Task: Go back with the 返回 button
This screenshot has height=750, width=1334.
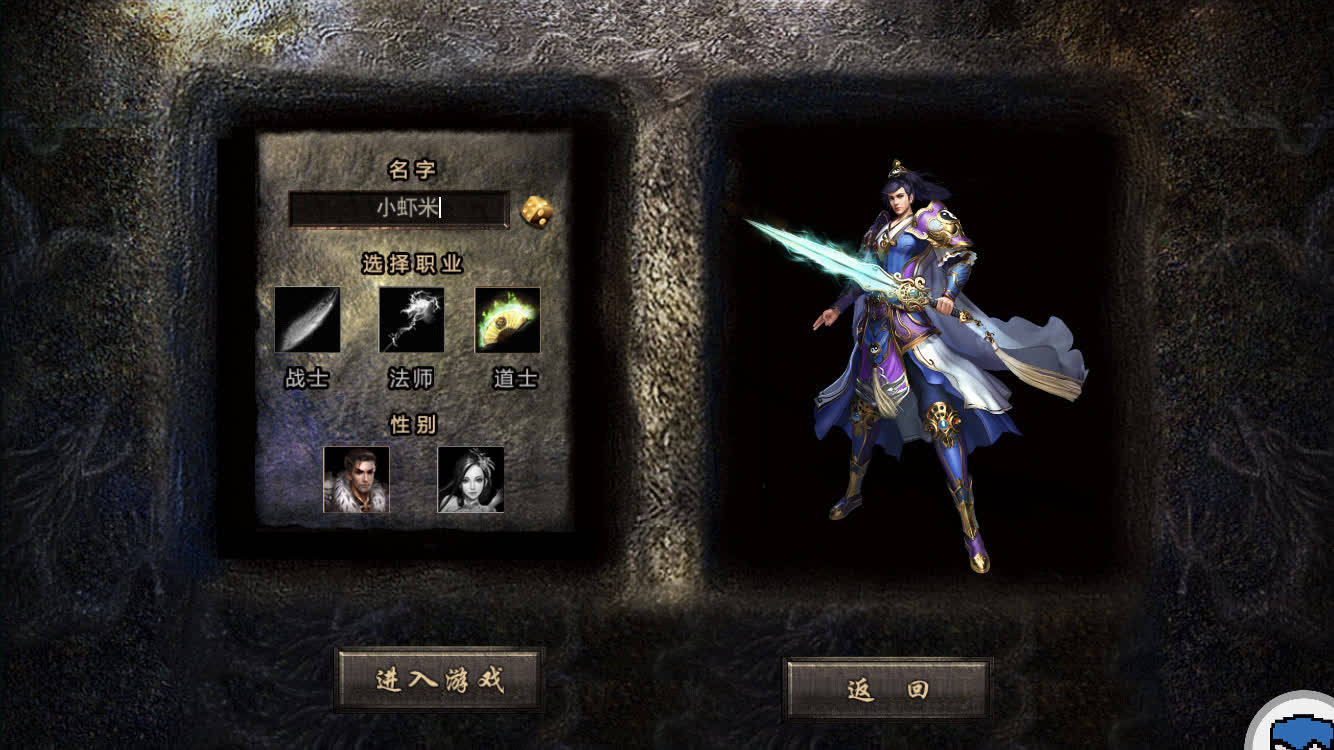Action: (x=888, y=689)
